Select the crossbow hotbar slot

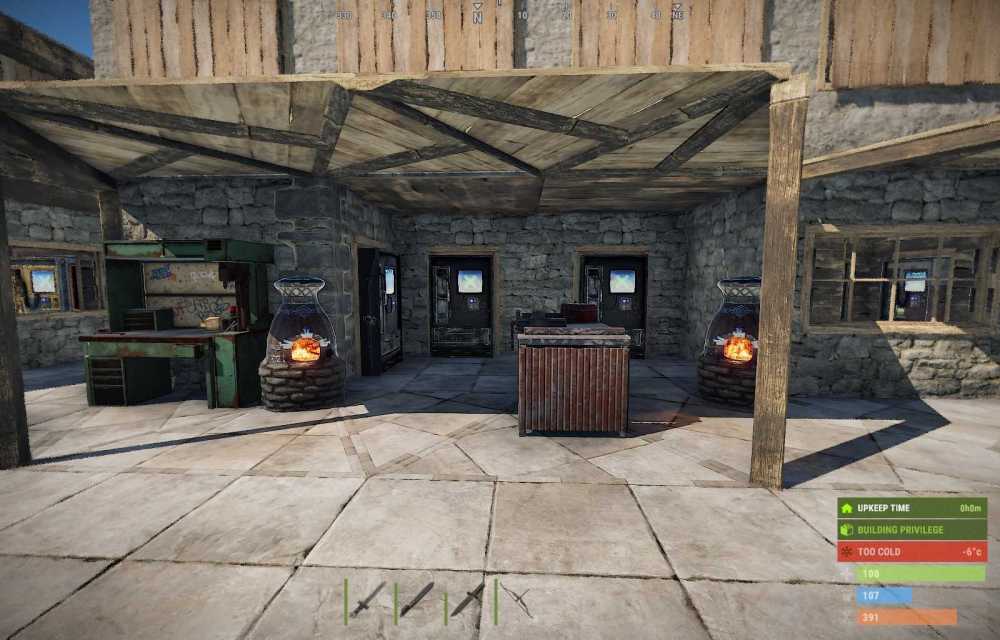[x=517, y=600]
